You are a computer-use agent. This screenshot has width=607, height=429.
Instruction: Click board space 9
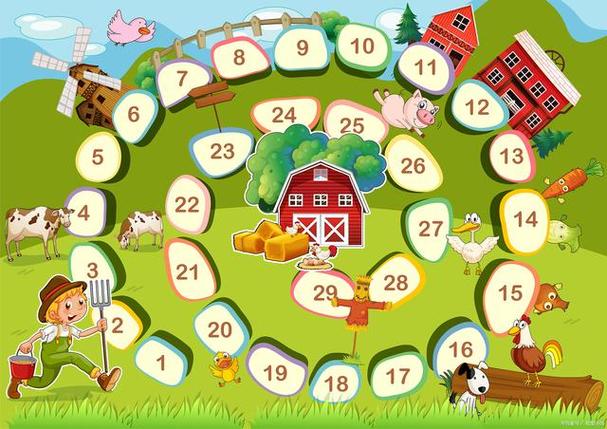[x=302, y=47]
